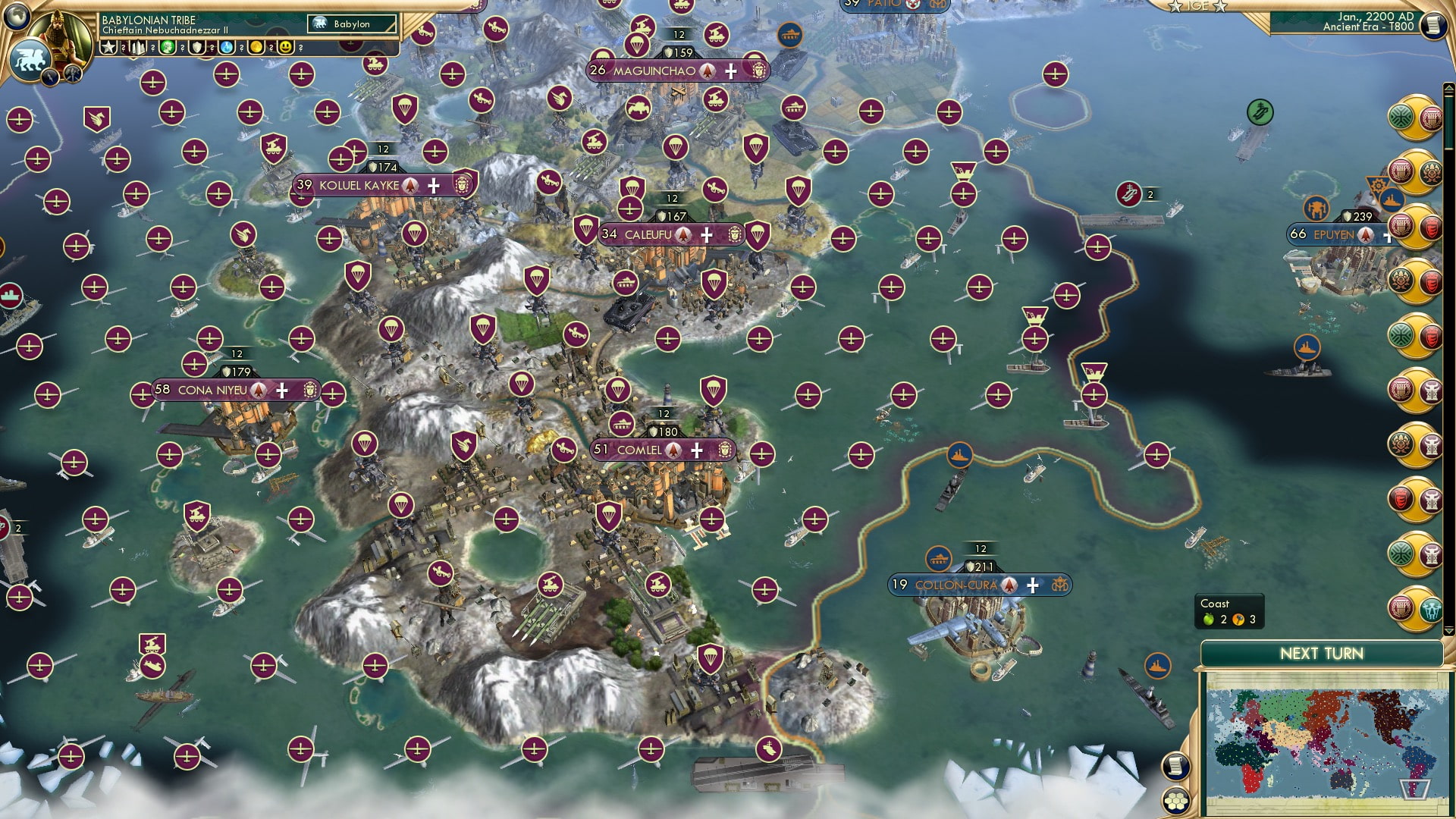This screenshot has width=1456, height=819.
Task: Click the happiness smiley in the status bar
Action: click(286, 47)
